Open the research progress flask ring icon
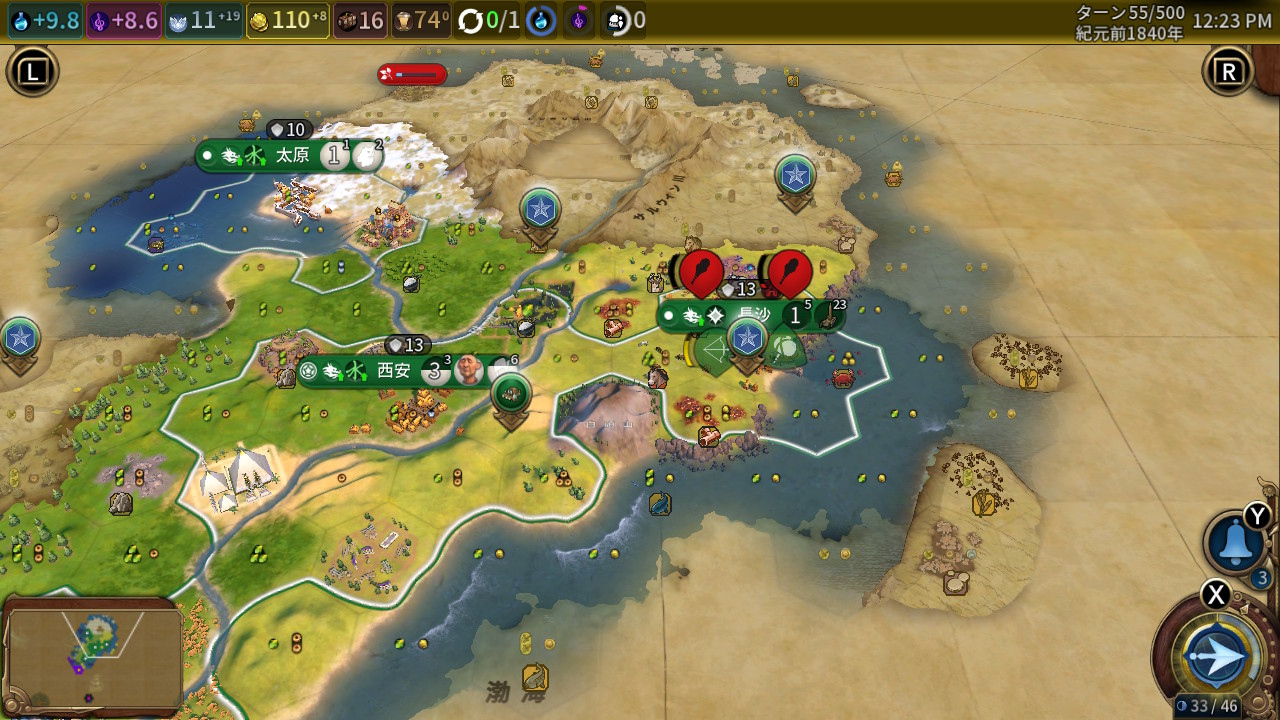The height and width of the screenshot is (720, 1280). [541, 20]
